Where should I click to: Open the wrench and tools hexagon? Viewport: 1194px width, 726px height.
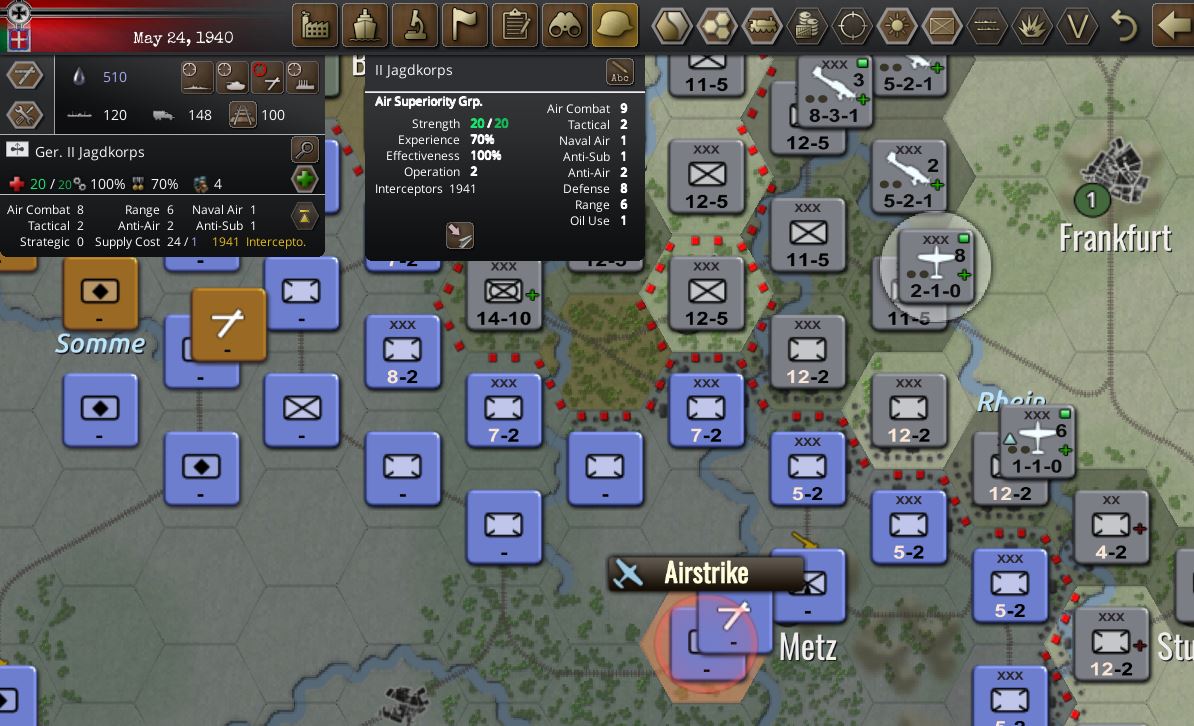pos(24,115)
